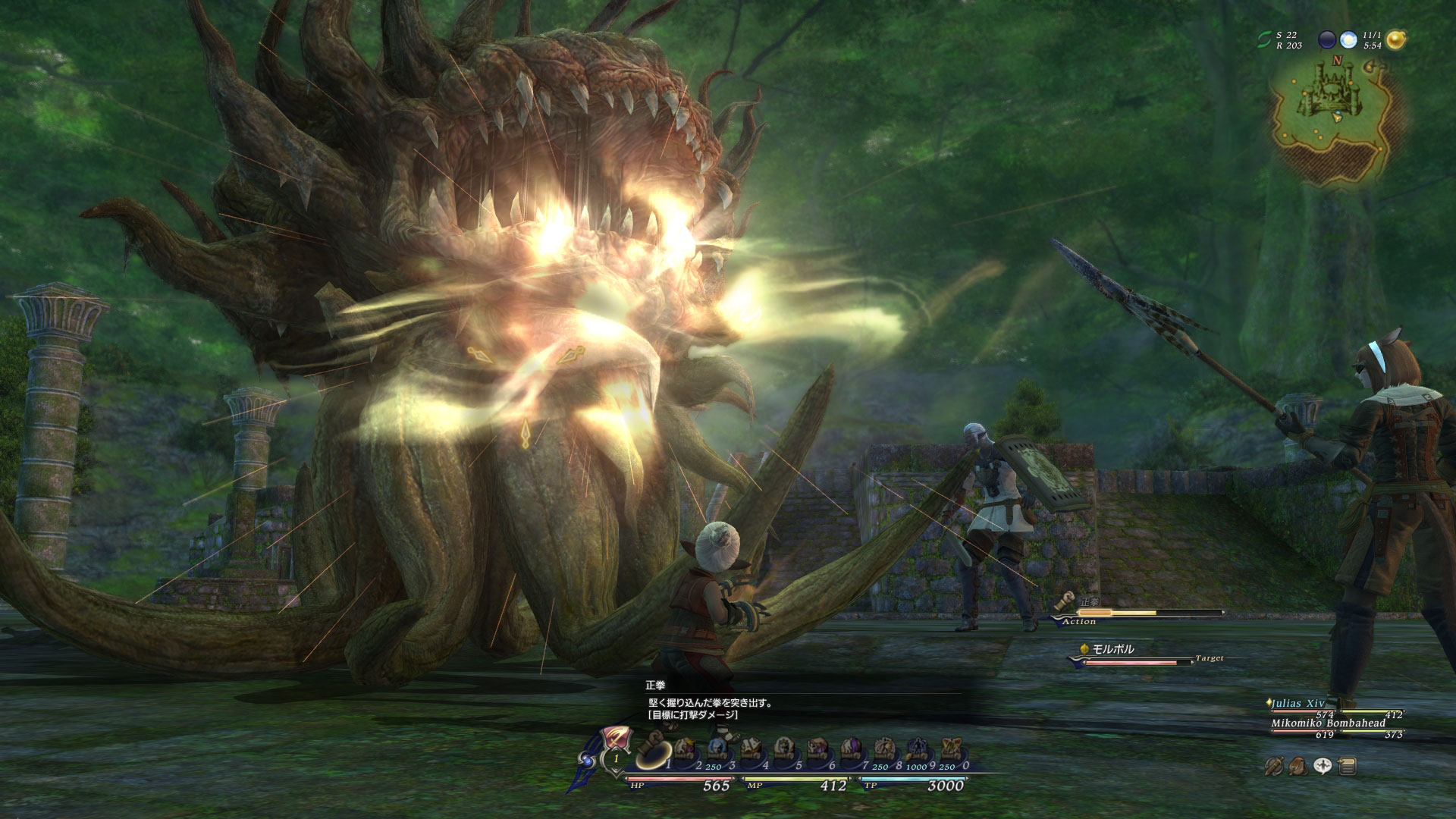Image resolution: width=1456 pixels, height=819 pixels.
Task: Click the モルボル target nameplate
Action: click(x=1112, y=649)
